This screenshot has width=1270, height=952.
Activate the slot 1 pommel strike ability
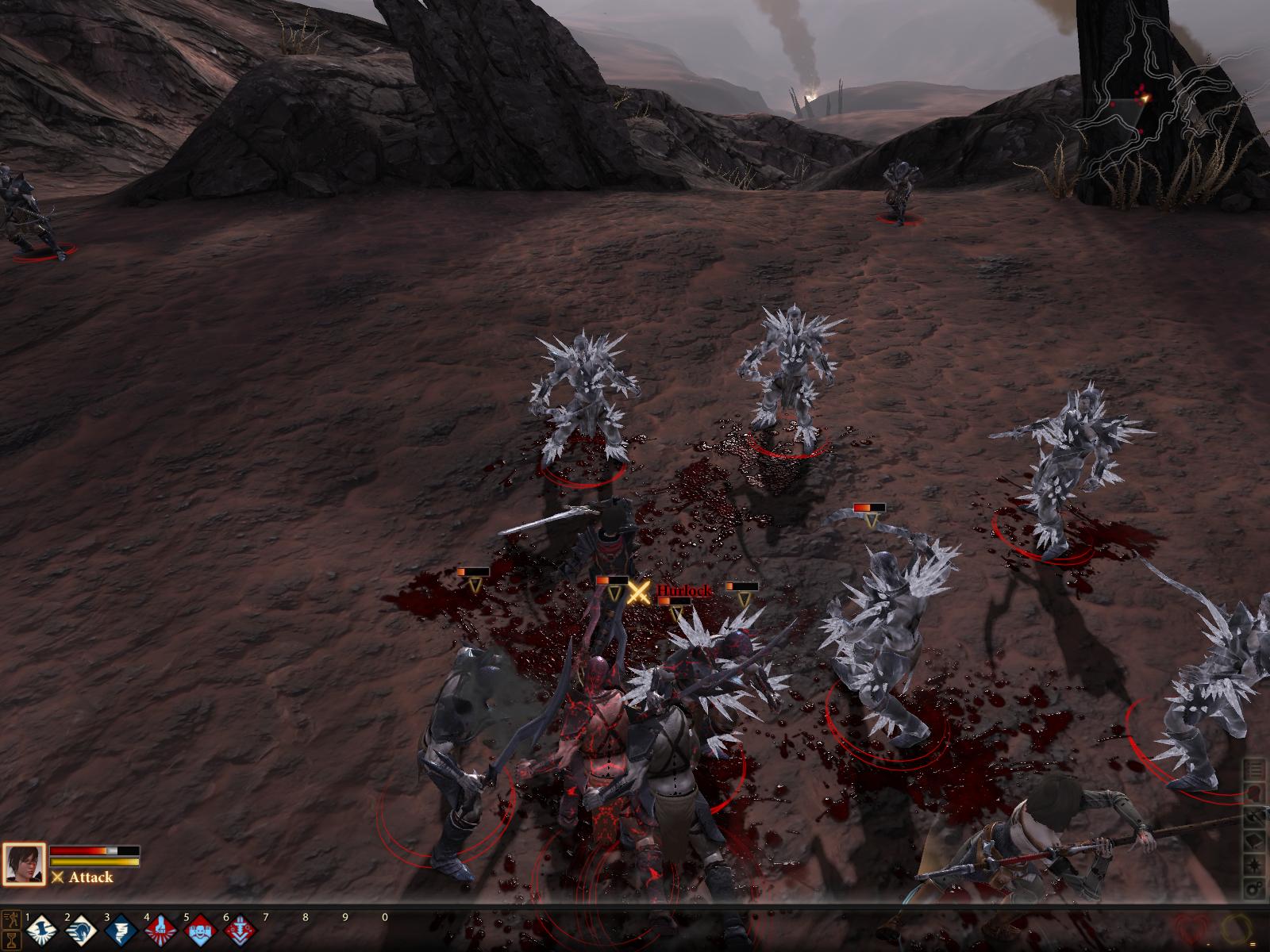pyautogui.click(x=40, y=931)
